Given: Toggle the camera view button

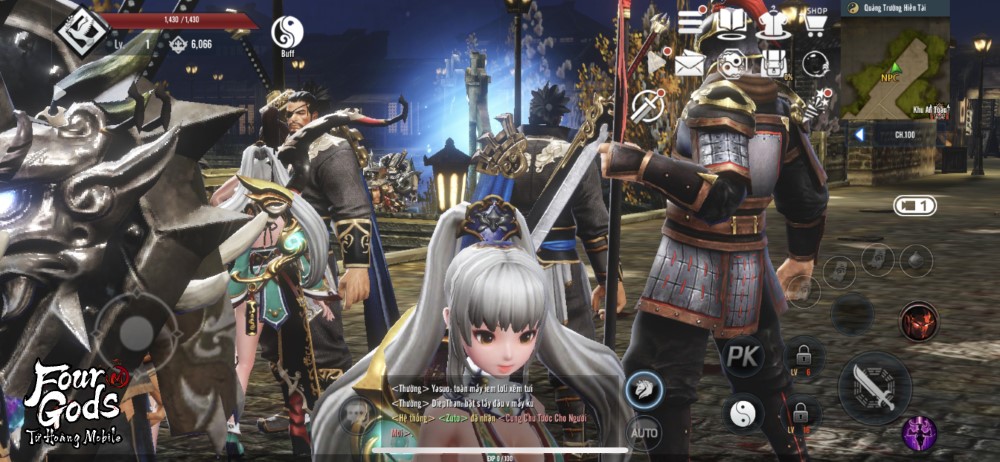Looking at the screenshot, I should coord(914,206).
